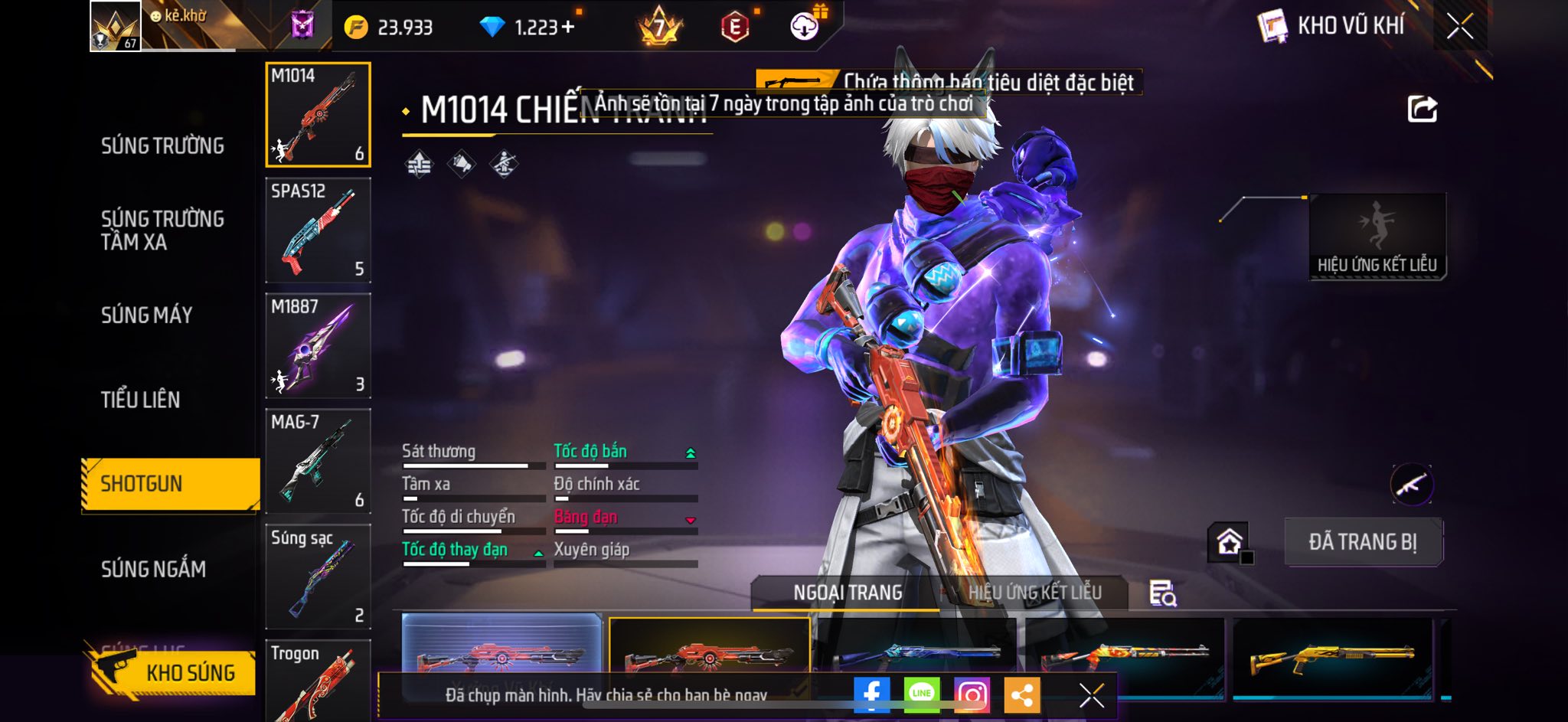Screen dimensions: 1568x722
Task: Select the SPAS12 shotgun slot
Action: tap(318, 230)
